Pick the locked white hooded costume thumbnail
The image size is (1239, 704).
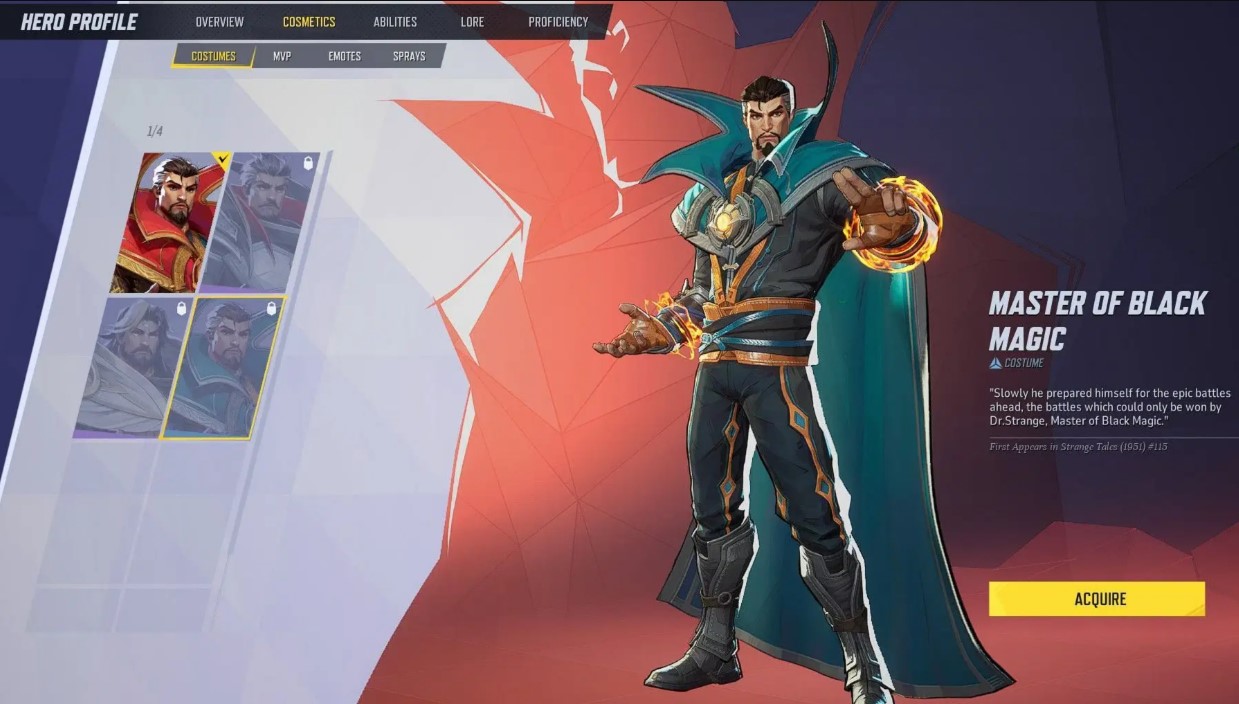pyautogui.click(x=130, y=366)
